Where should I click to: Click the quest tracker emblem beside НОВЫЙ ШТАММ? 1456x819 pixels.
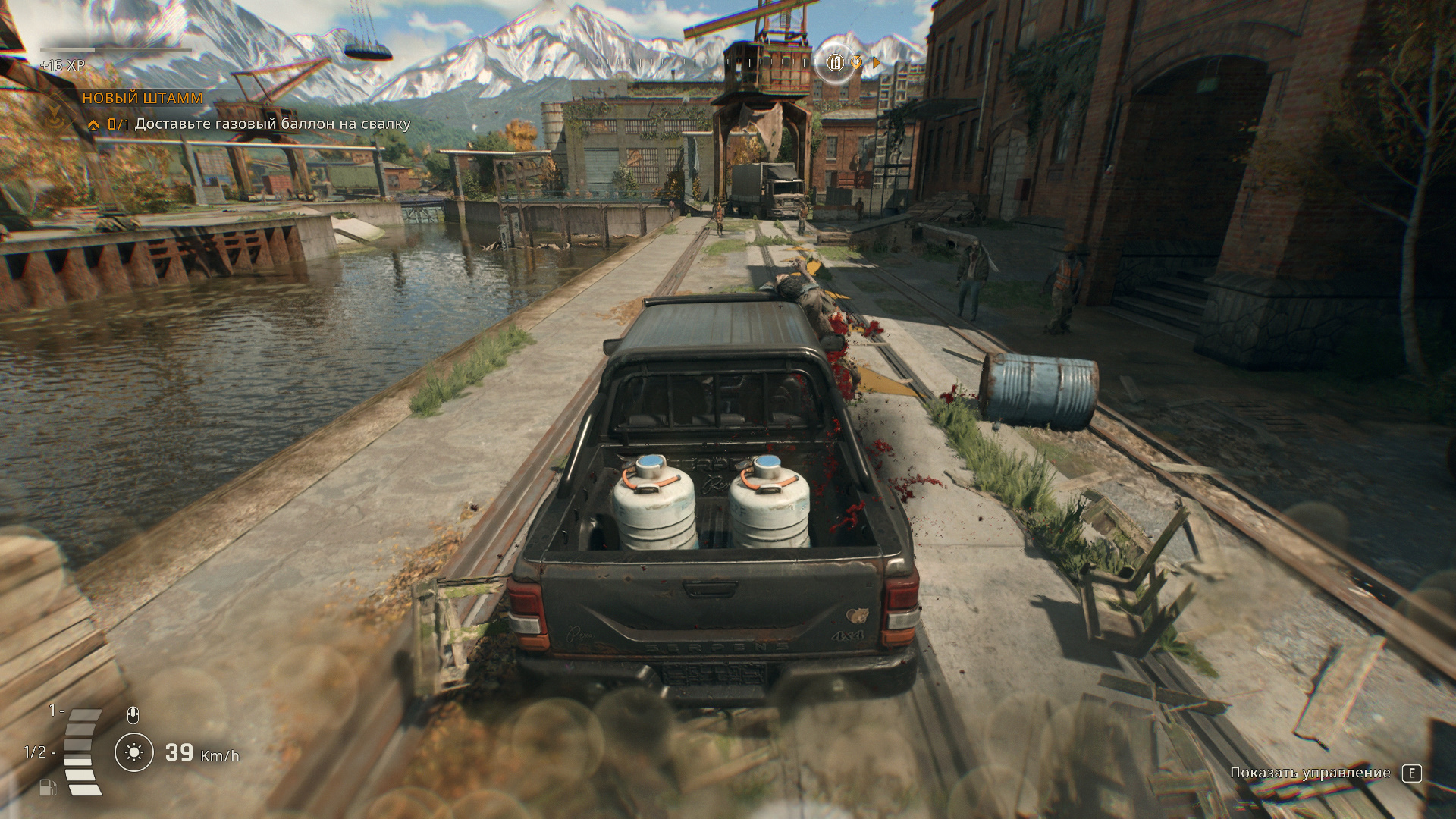tap(55, 115)
